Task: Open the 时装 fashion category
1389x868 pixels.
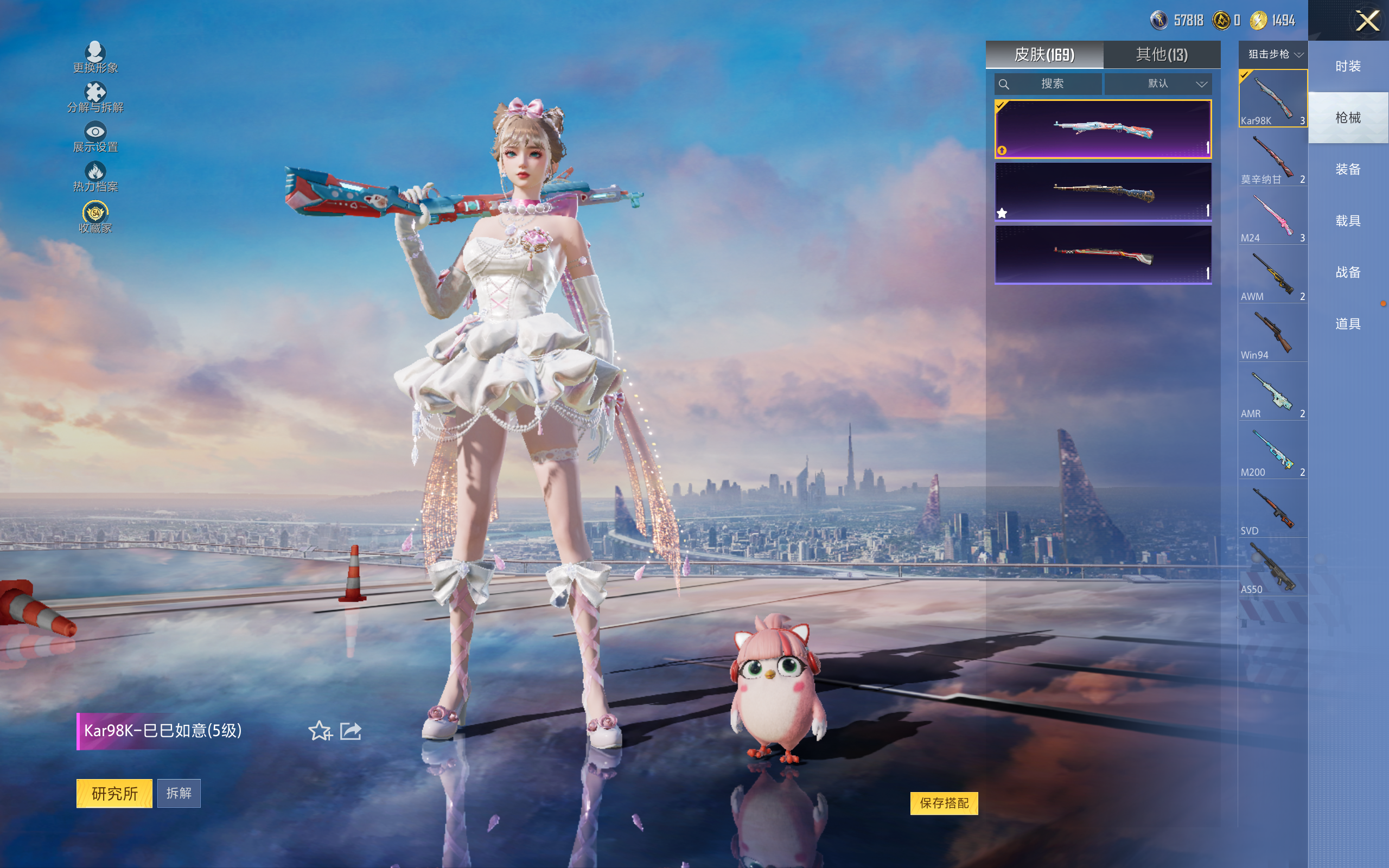Action: click(1348, 66)
